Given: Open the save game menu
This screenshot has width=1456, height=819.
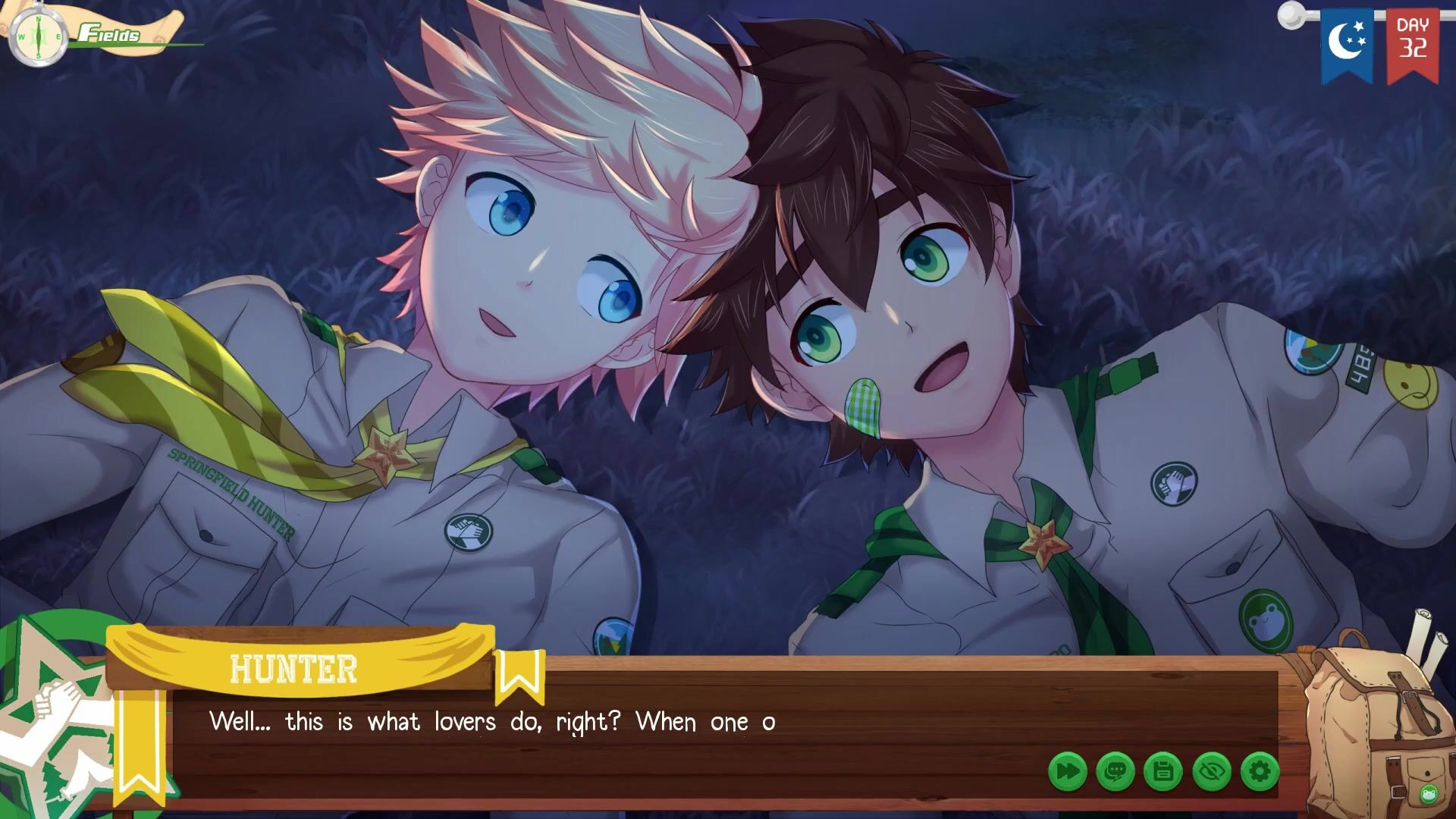Looking at the screenshot, I should 1163,772.
